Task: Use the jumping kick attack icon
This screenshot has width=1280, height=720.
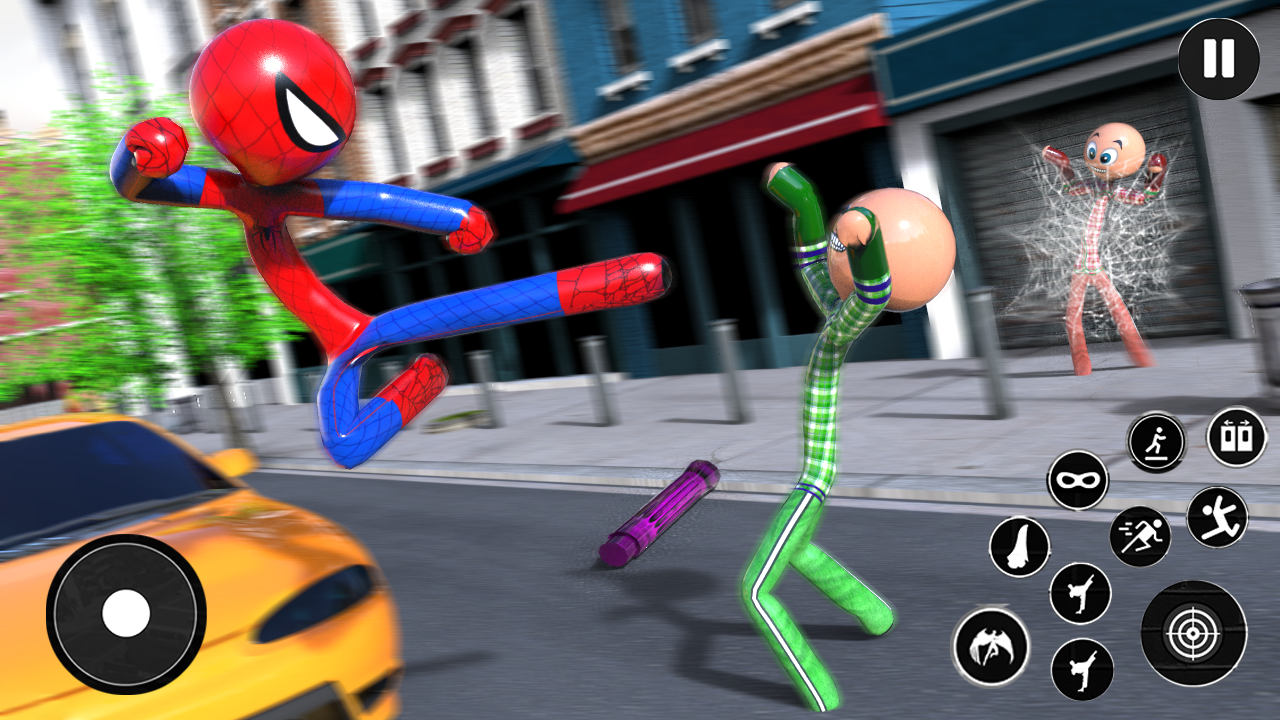Action: (x=1218, y=518)
